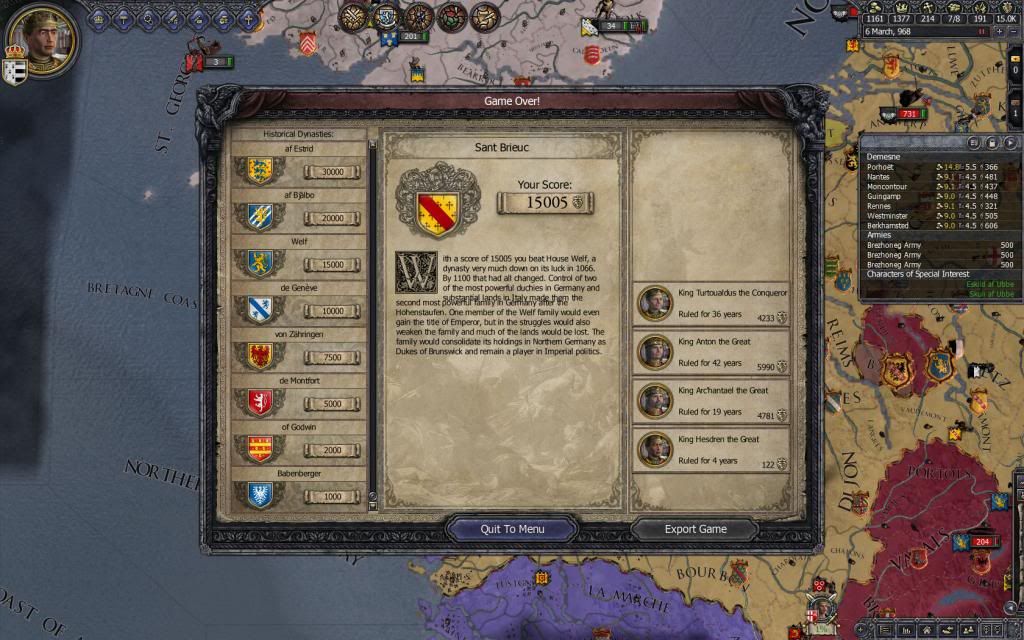Select King Turtoualdus the Conqueror's portrait
The image size is (1024, 640).
(655, 304)
